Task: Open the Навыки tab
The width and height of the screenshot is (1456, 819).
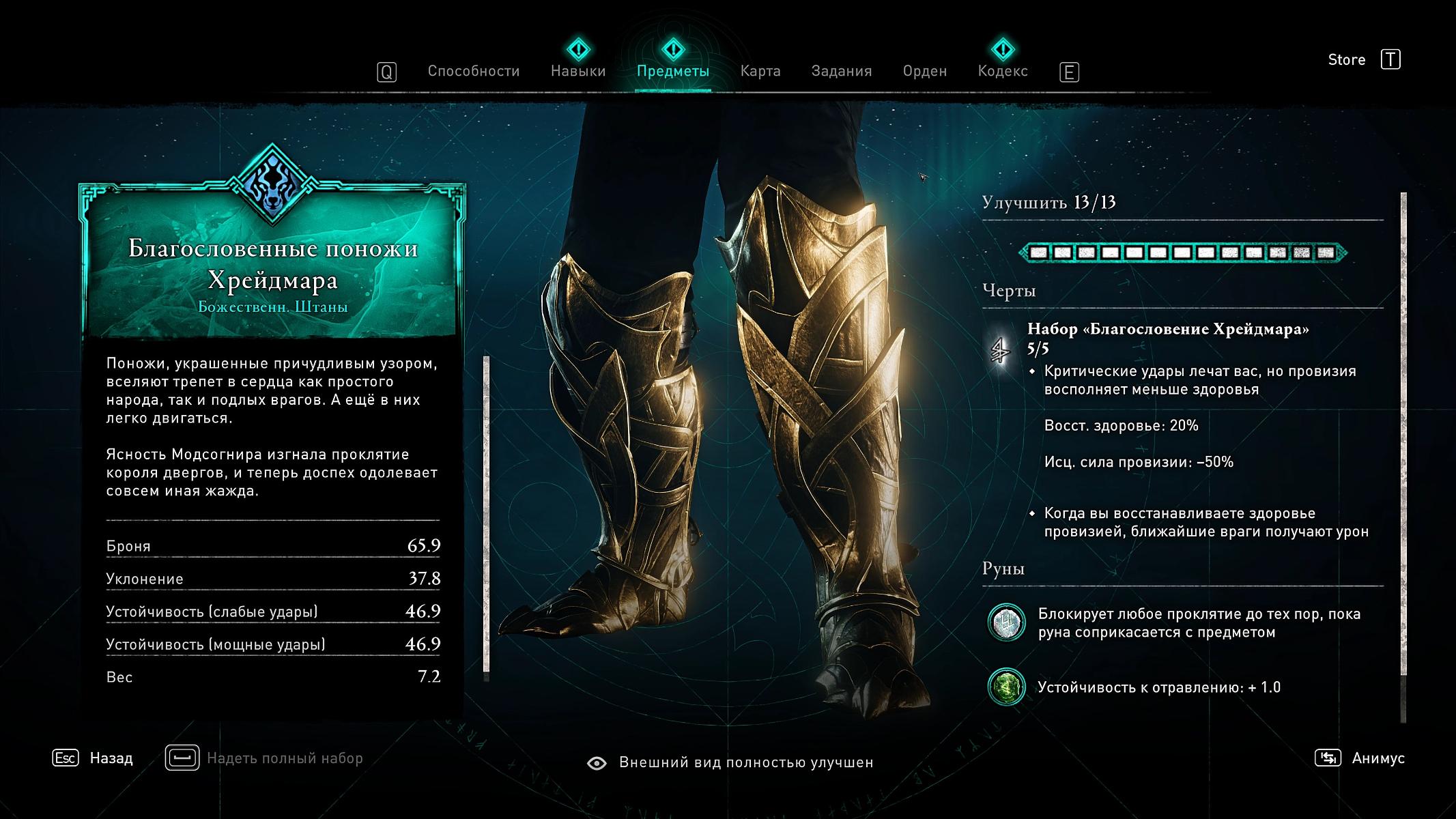Action: point(578,72)
